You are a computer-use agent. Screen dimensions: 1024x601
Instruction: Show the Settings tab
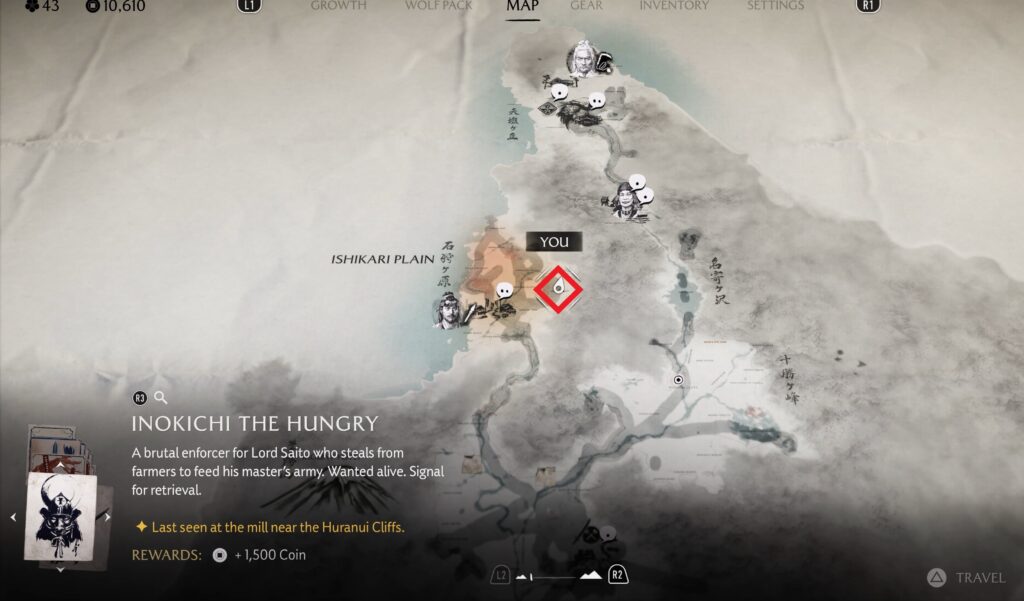coord(775,6)
